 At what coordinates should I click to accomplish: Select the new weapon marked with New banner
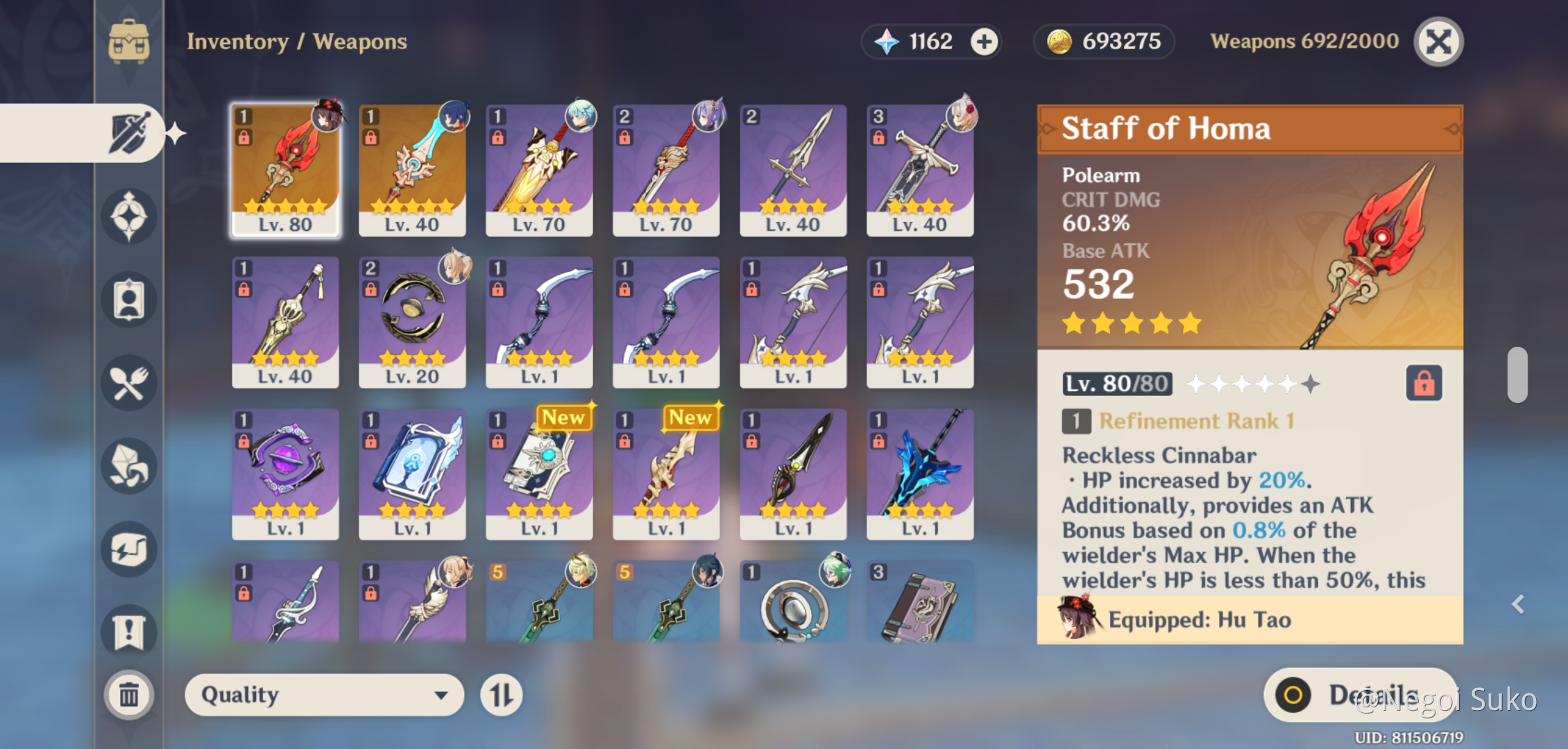tap(539, 474)
